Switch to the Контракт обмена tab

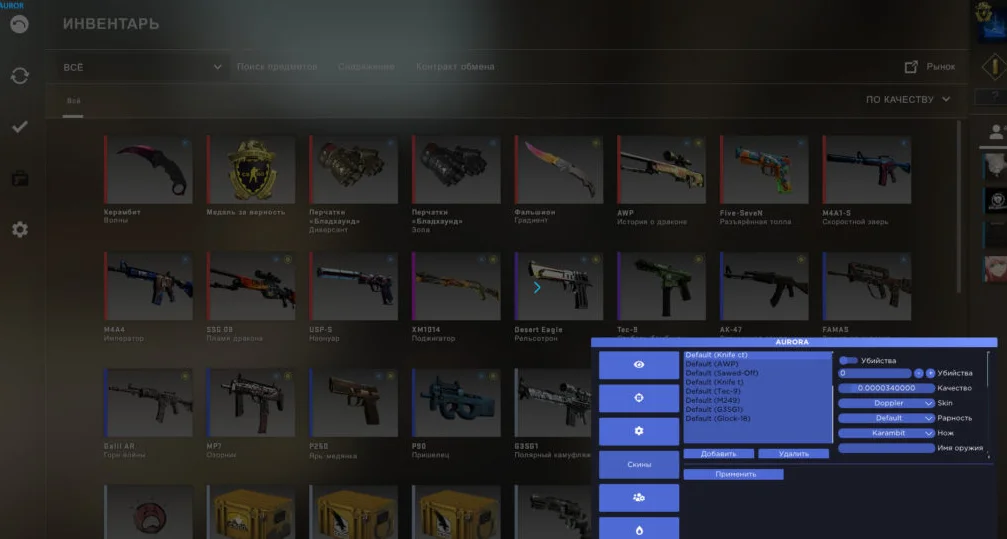tap(455, 67)
